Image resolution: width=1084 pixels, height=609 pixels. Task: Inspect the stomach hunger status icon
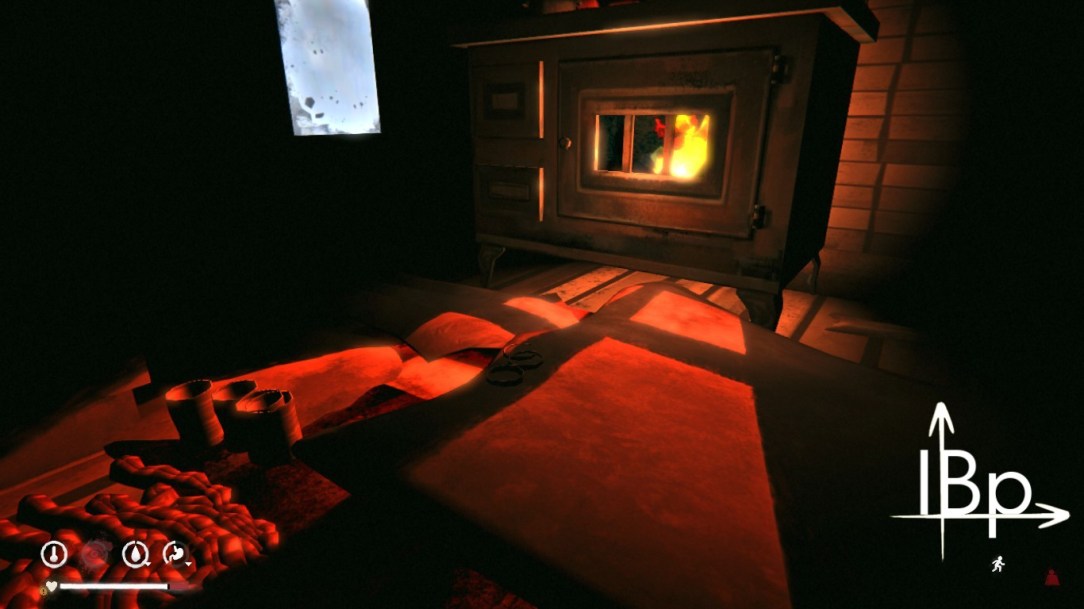point(176,553)
